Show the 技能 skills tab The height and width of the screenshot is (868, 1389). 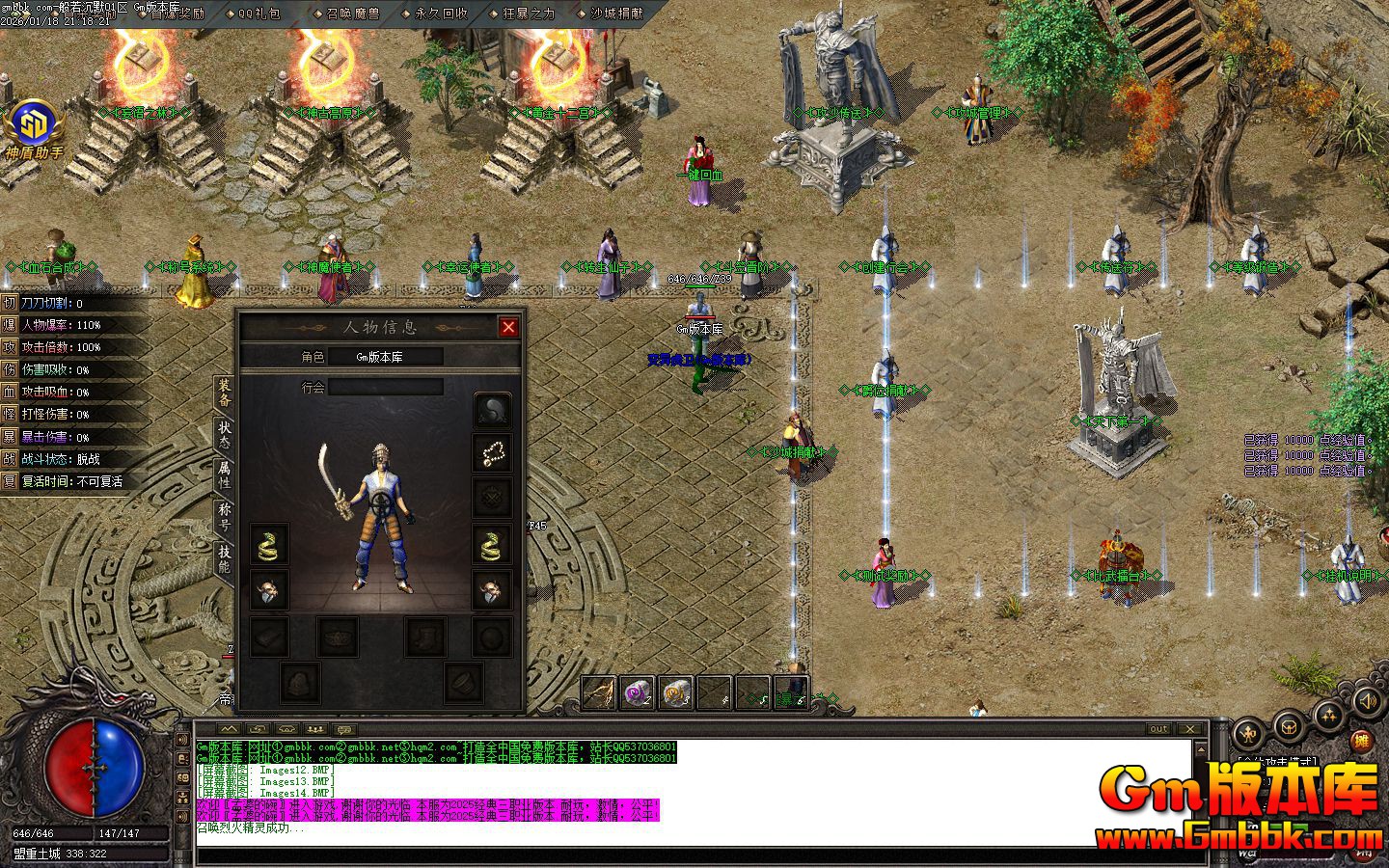pyautogui.click(x=224, y=558)
